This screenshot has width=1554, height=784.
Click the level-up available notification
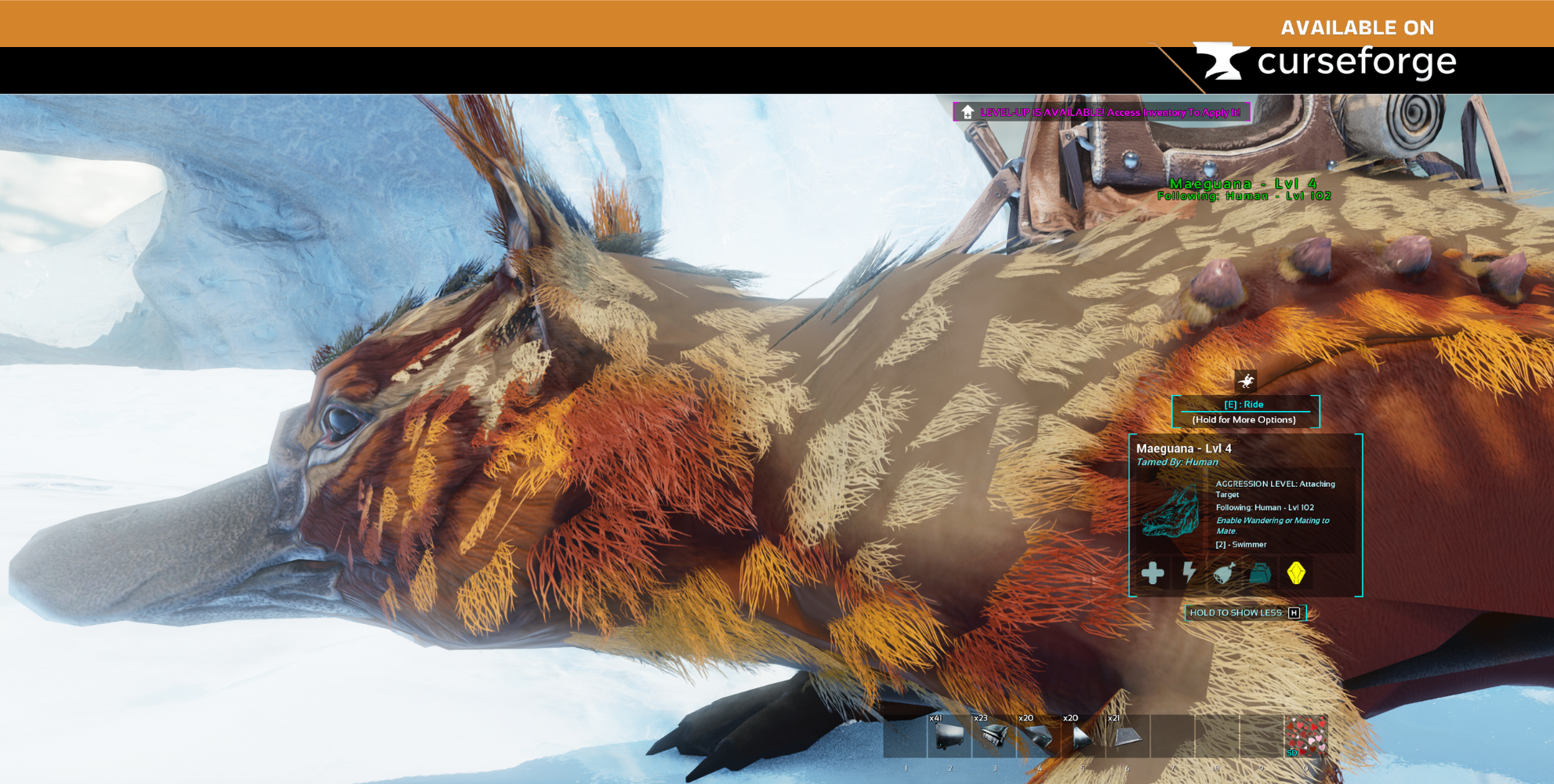[1102, 112]
